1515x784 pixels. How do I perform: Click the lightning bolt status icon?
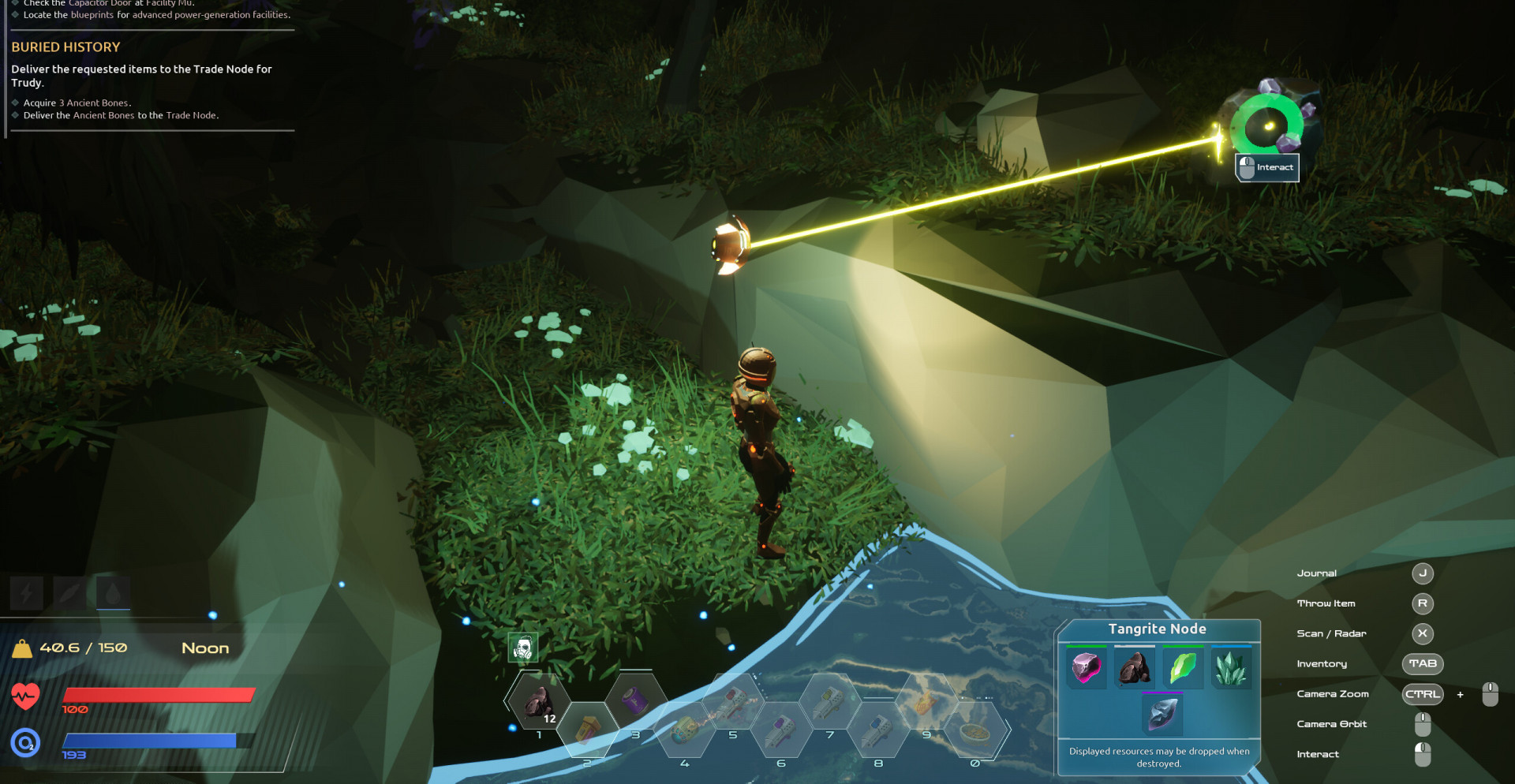pyautogui.click(x=26, y=593)
